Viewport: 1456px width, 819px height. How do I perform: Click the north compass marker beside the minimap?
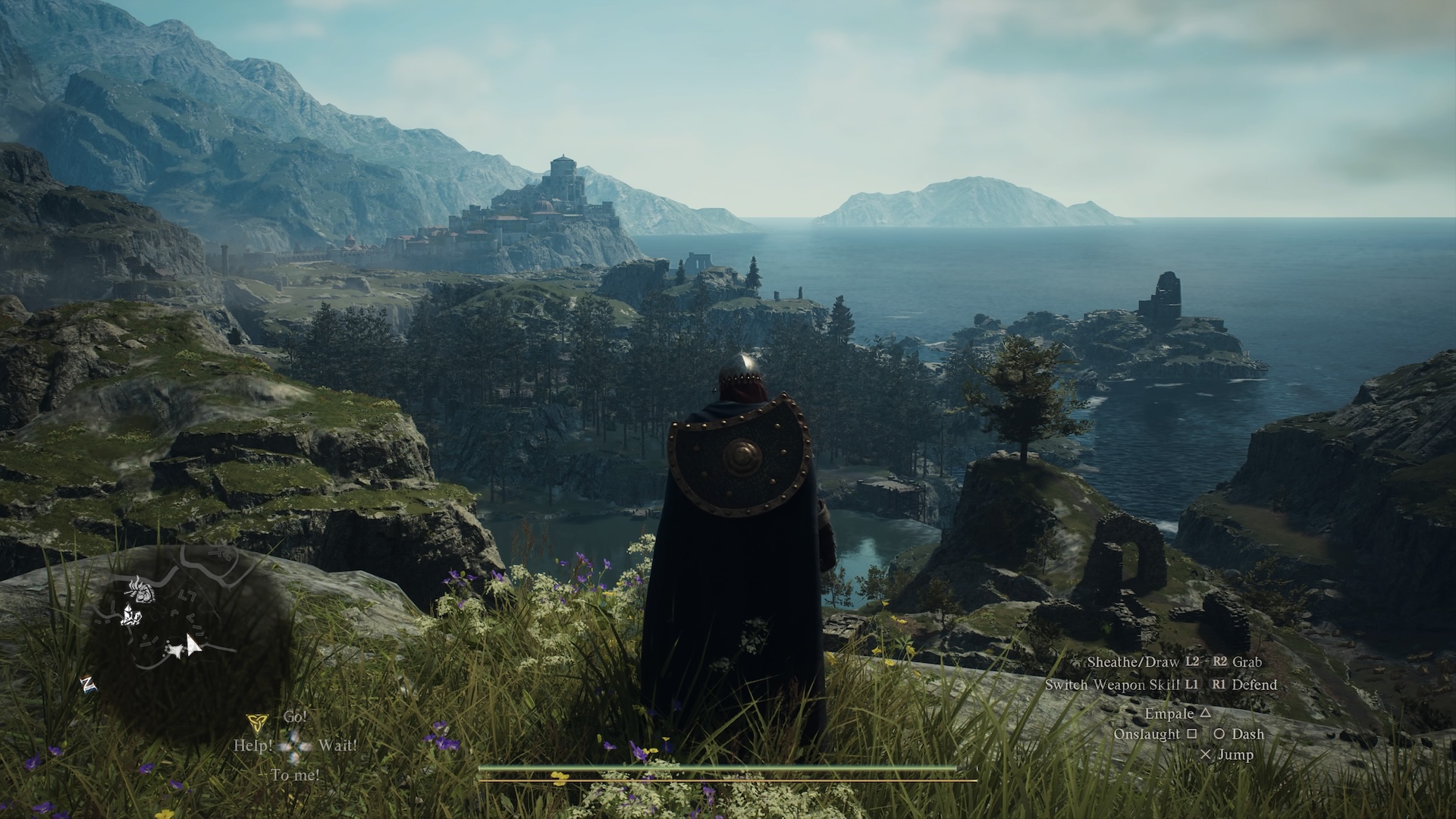[89, 685]
